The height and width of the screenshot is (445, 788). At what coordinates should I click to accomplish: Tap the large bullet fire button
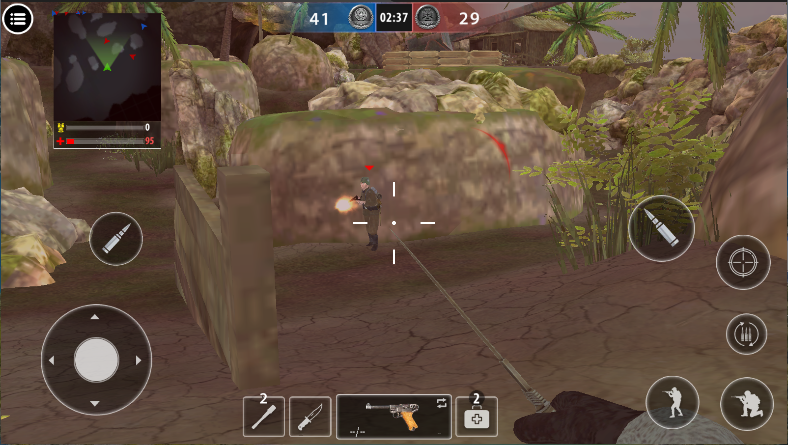[661, 228]
